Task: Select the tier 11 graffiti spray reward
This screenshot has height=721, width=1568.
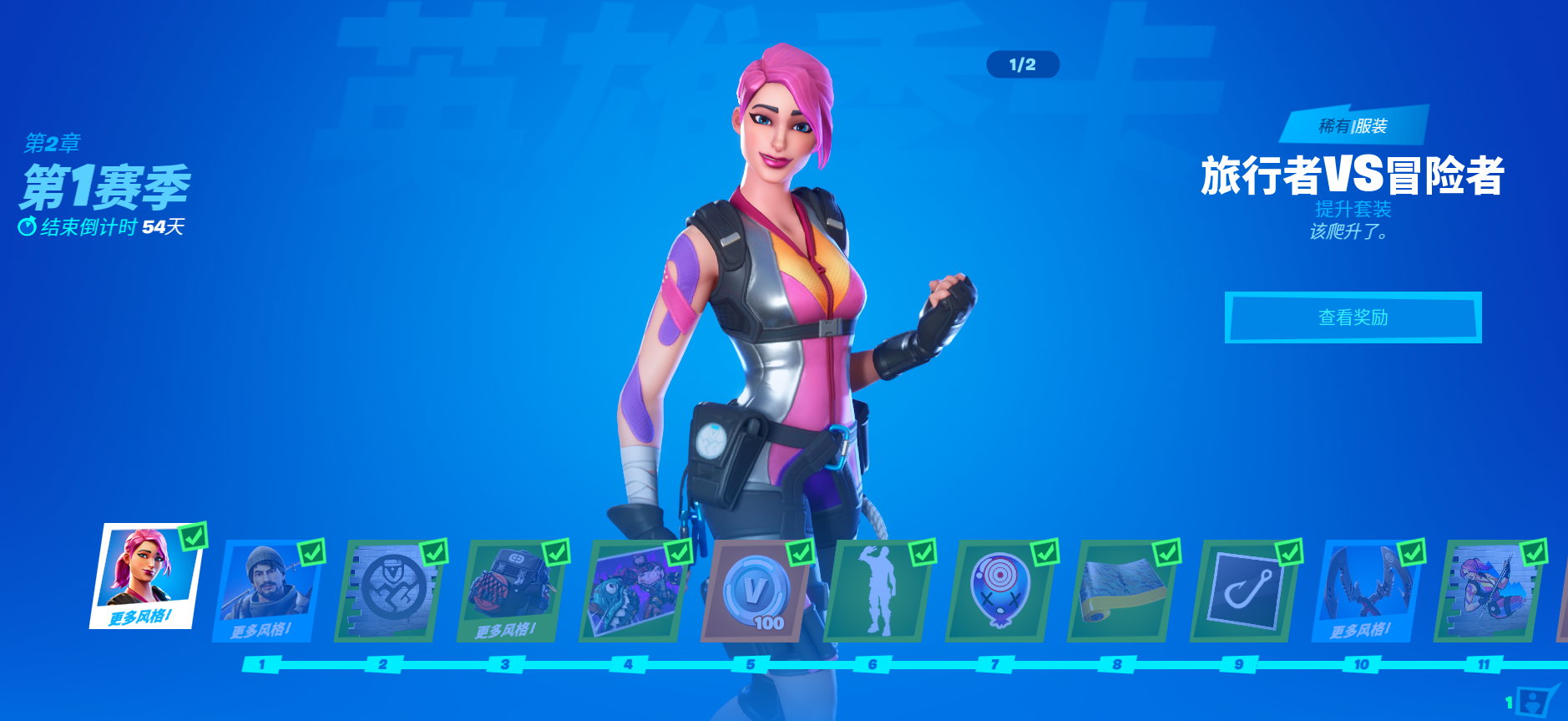Action: point(1486,591)
